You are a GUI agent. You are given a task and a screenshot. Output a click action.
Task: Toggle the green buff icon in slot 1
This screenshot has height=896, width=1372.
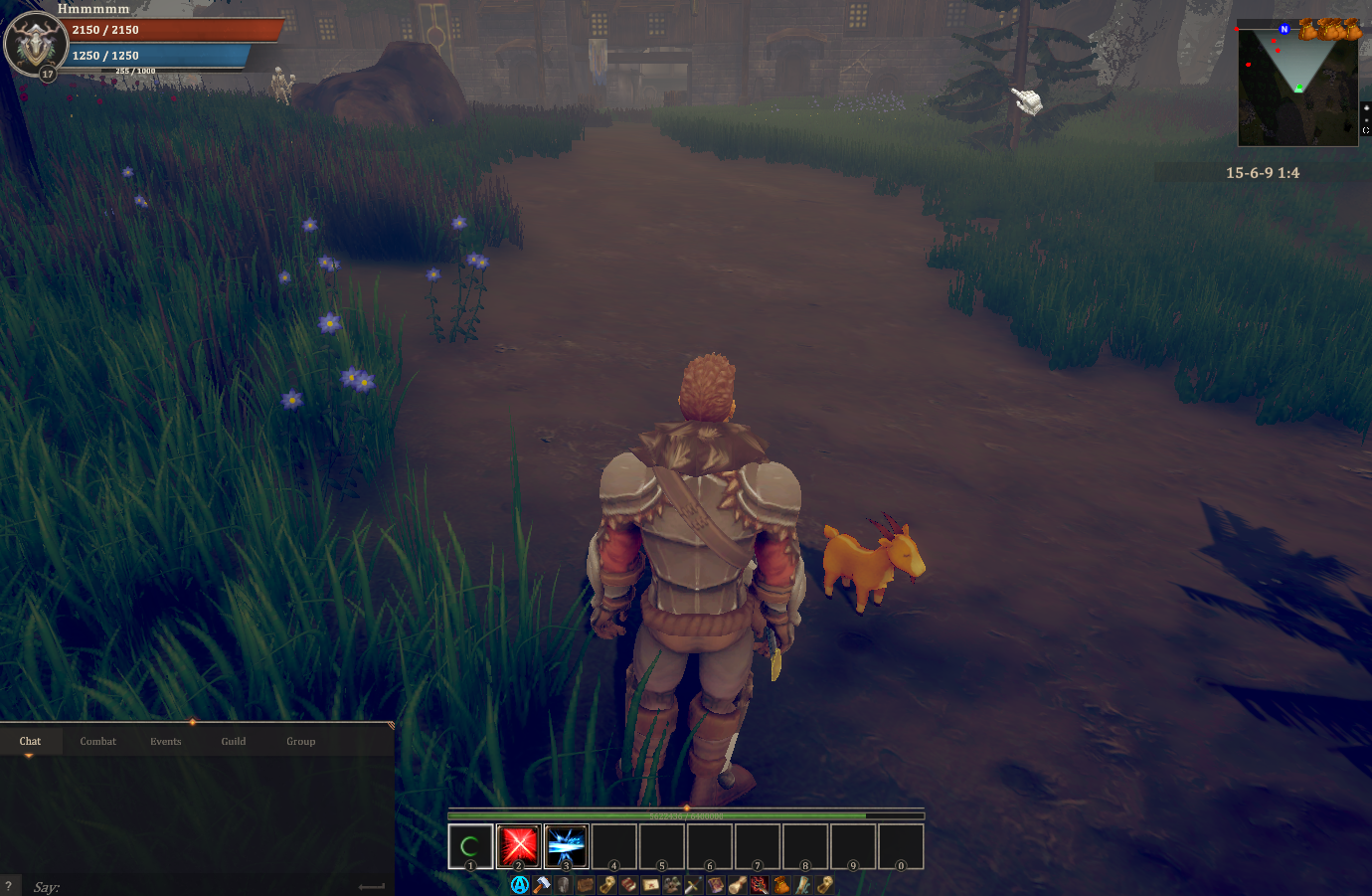[x=472, y=846]
